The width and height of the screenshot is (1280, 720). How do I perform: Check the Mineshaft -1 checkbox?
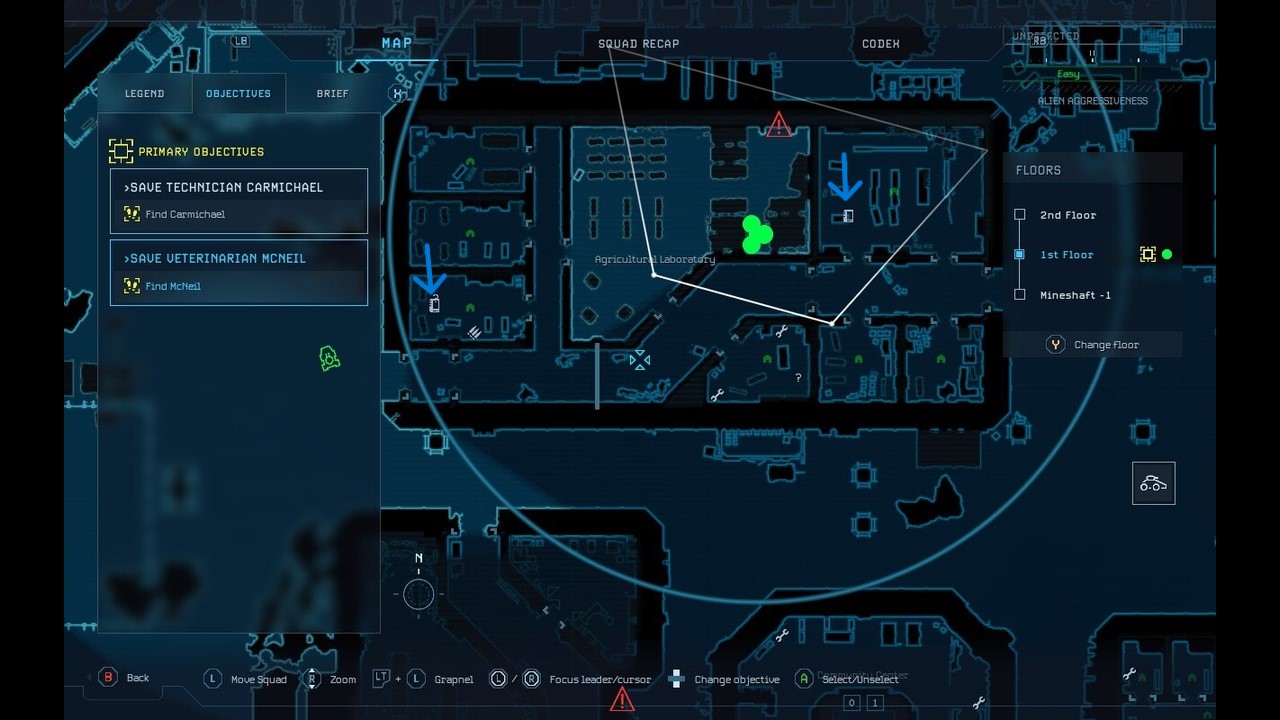click(x=1020, y=294)
